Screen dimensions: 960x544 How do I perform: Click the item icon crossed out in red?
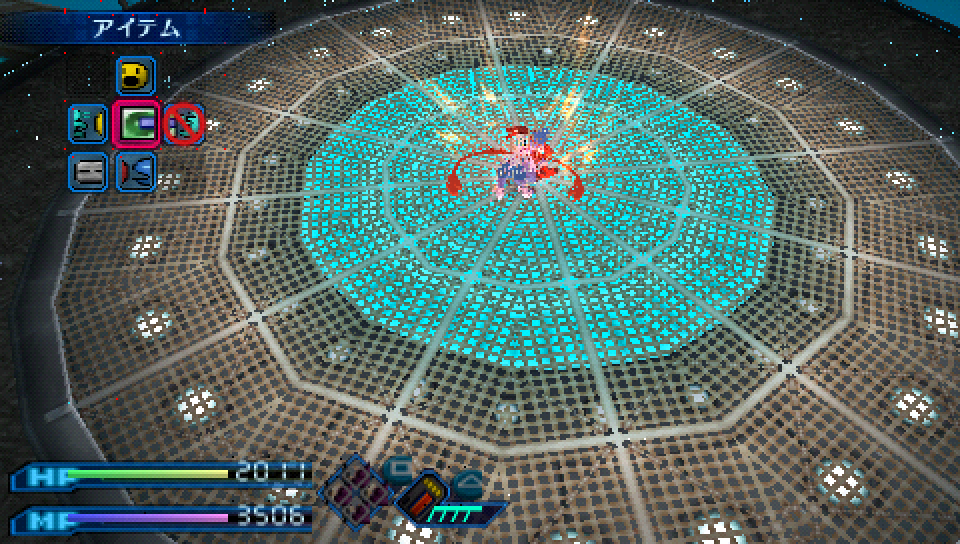[x=184, y=124]
